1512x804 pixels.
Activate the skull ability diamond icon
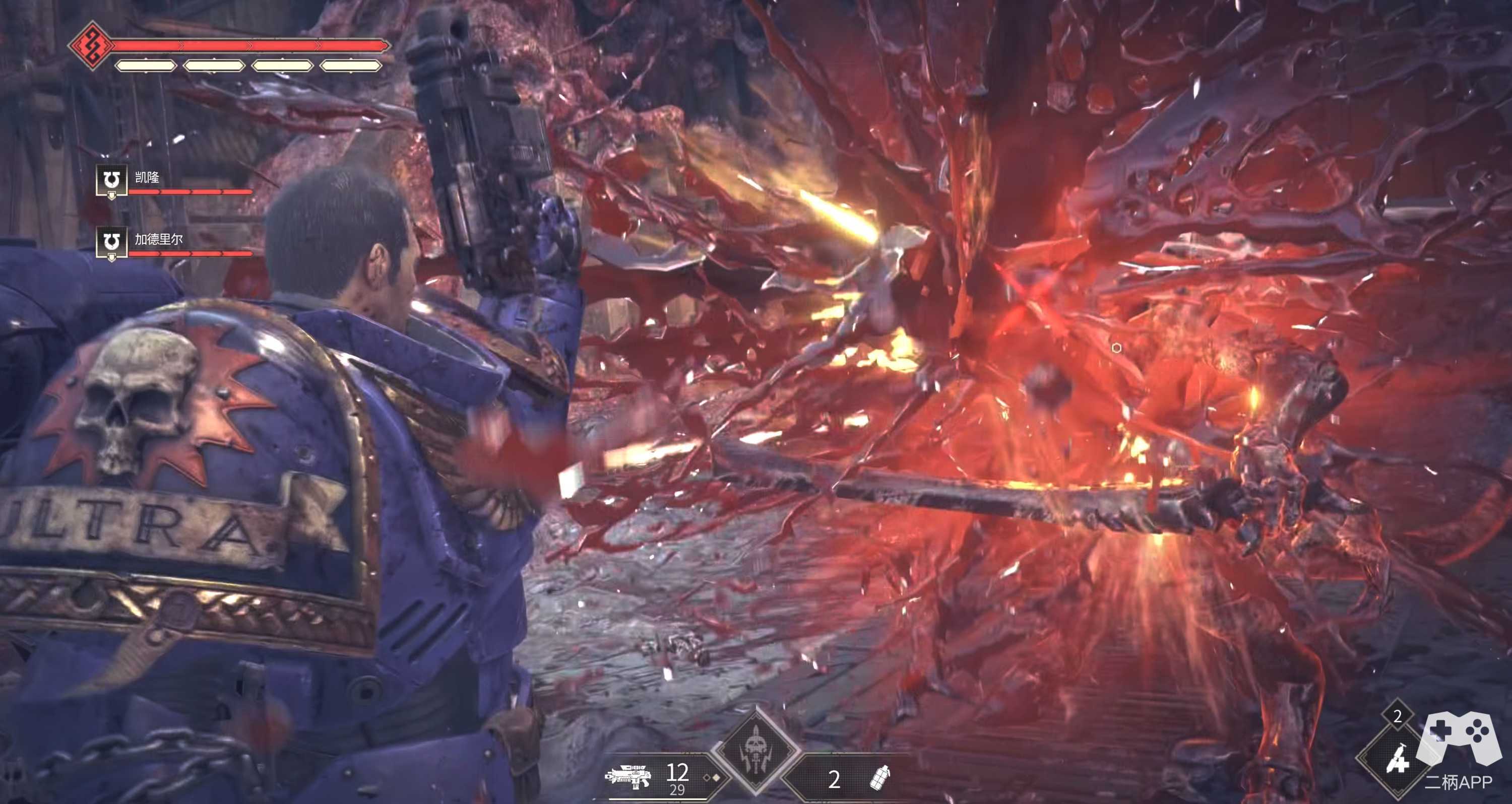coord(755,751)
